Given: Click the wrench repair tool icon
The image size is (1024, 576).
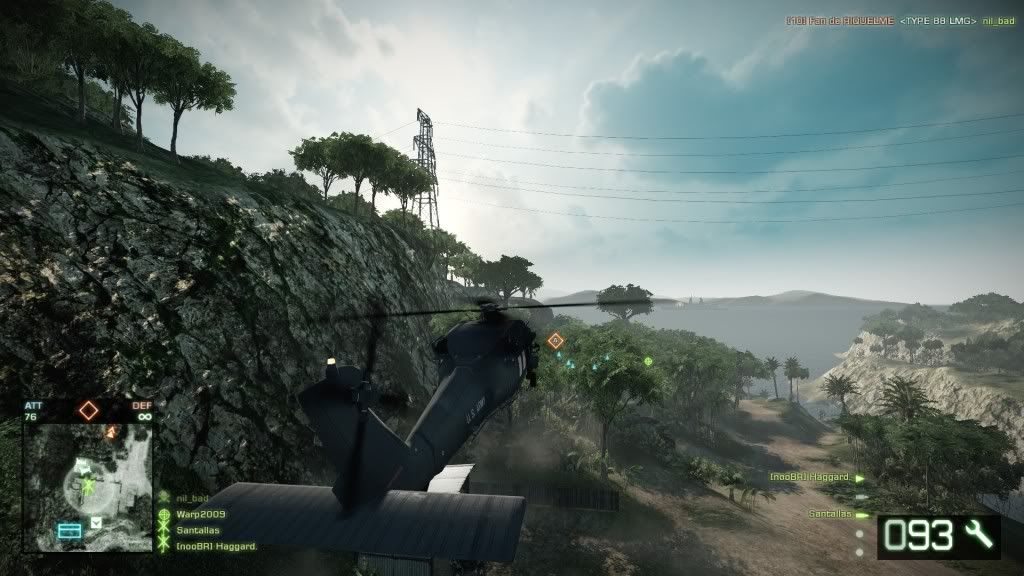Looking at the screenshot, I should pos(978,537).
